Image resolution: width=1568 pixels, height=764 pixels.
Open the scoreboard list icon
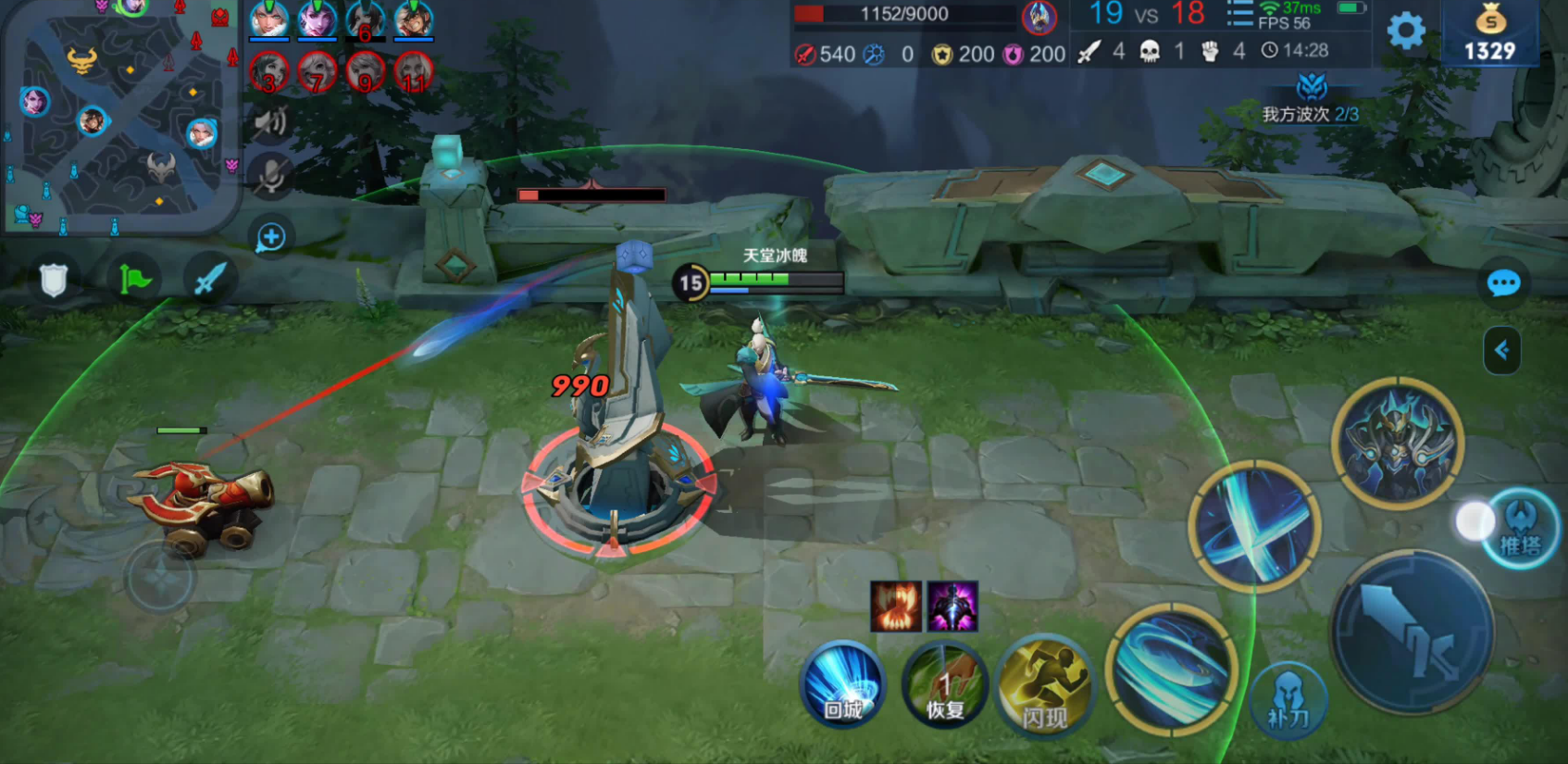point(1239,16)
